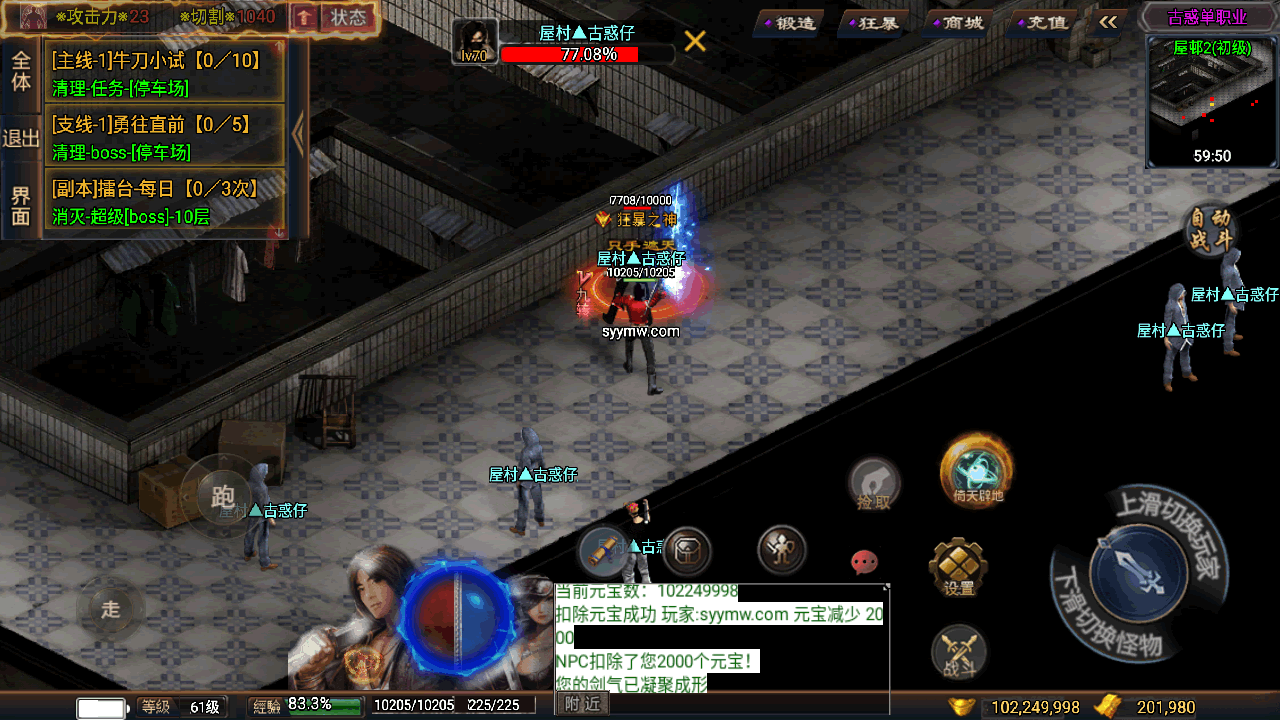Click the 战斗 crossed-swords button
1280x720 pixels.
click(958, 653)
